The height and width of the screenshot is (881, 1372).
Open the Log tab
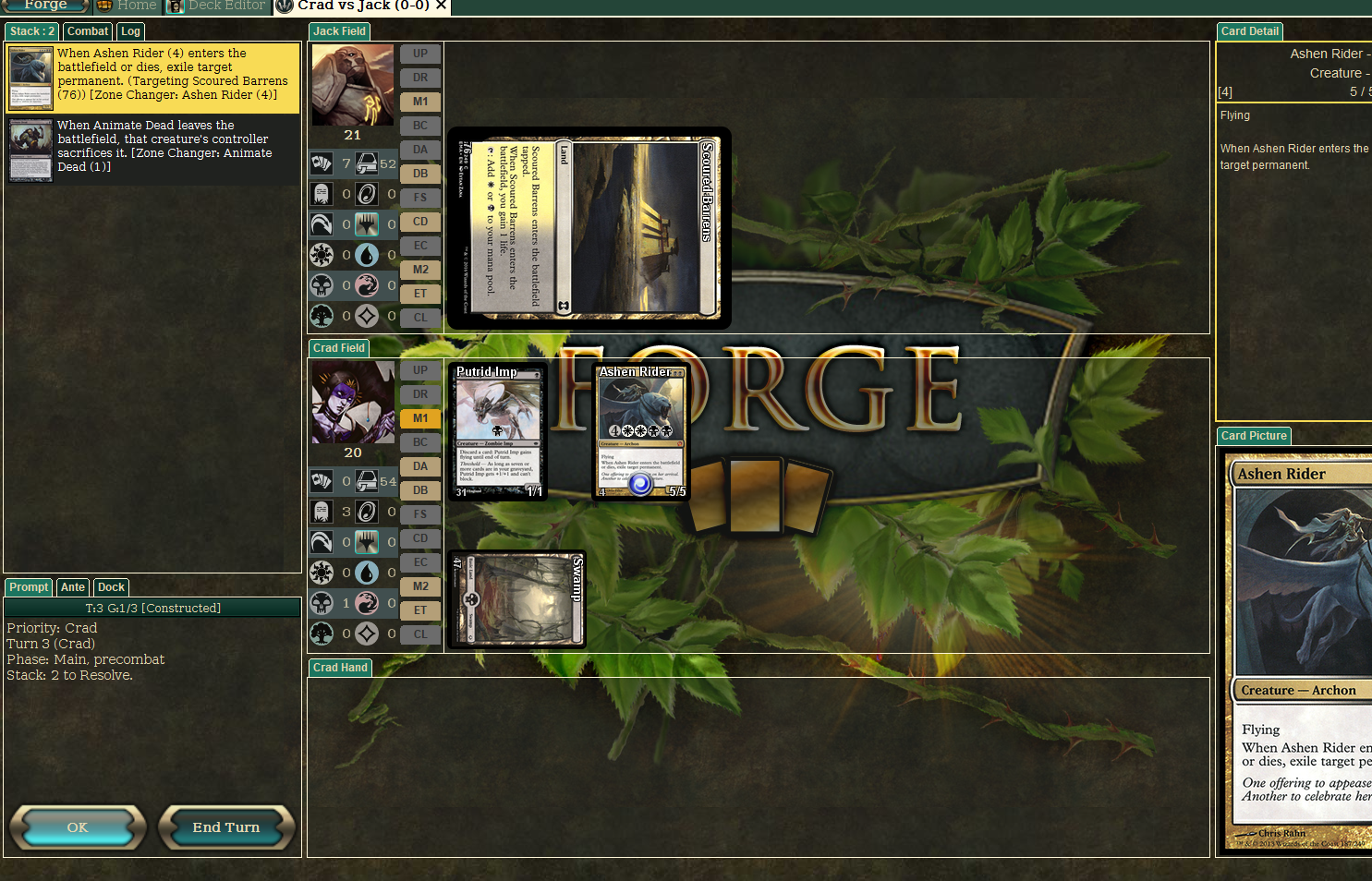pyautogui.click(x=130, y=31)
